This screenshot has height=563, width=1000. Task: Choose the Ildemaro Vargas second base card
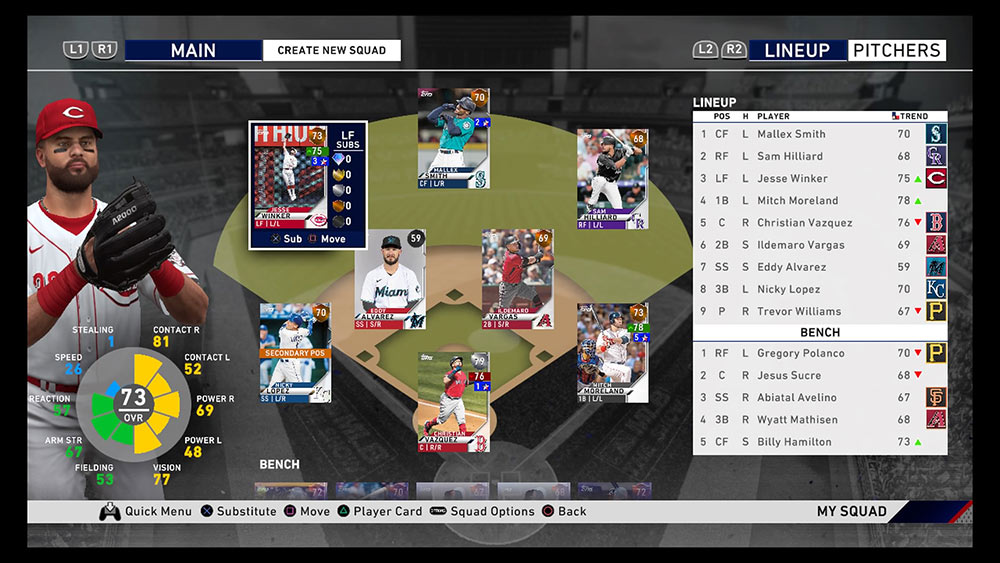coord(517,279)
